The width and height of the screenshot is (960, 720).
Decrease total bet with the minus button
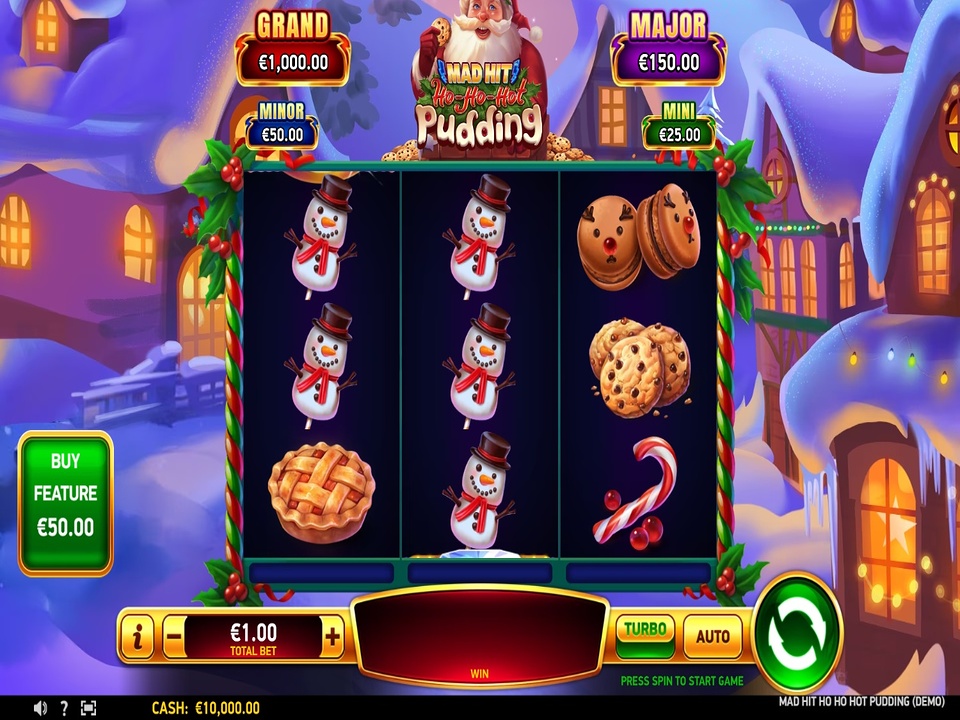(x=173, y=636)
